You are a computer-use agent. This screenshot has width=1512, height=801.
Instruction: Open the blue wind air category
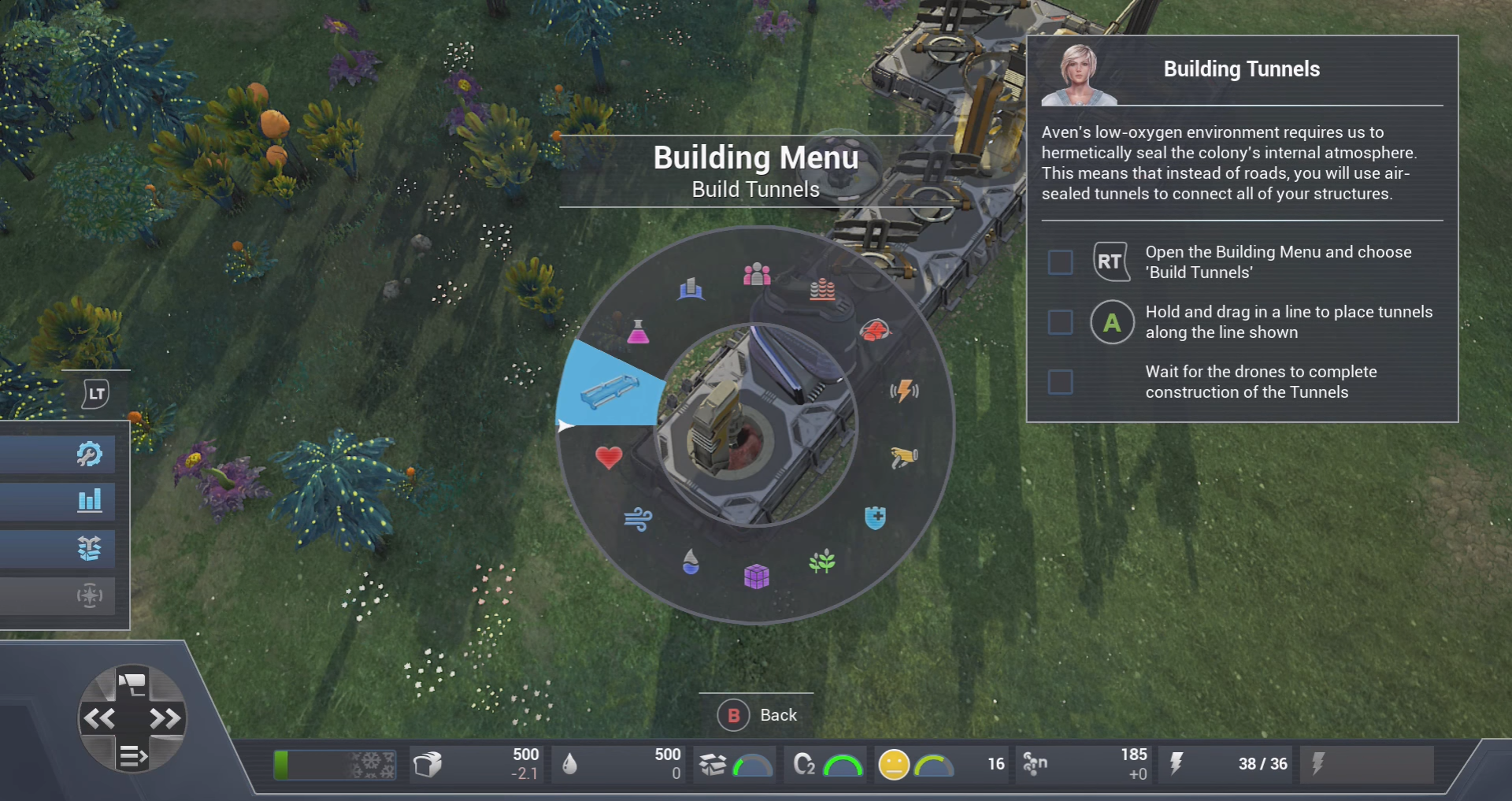click(x=638, y=518)
